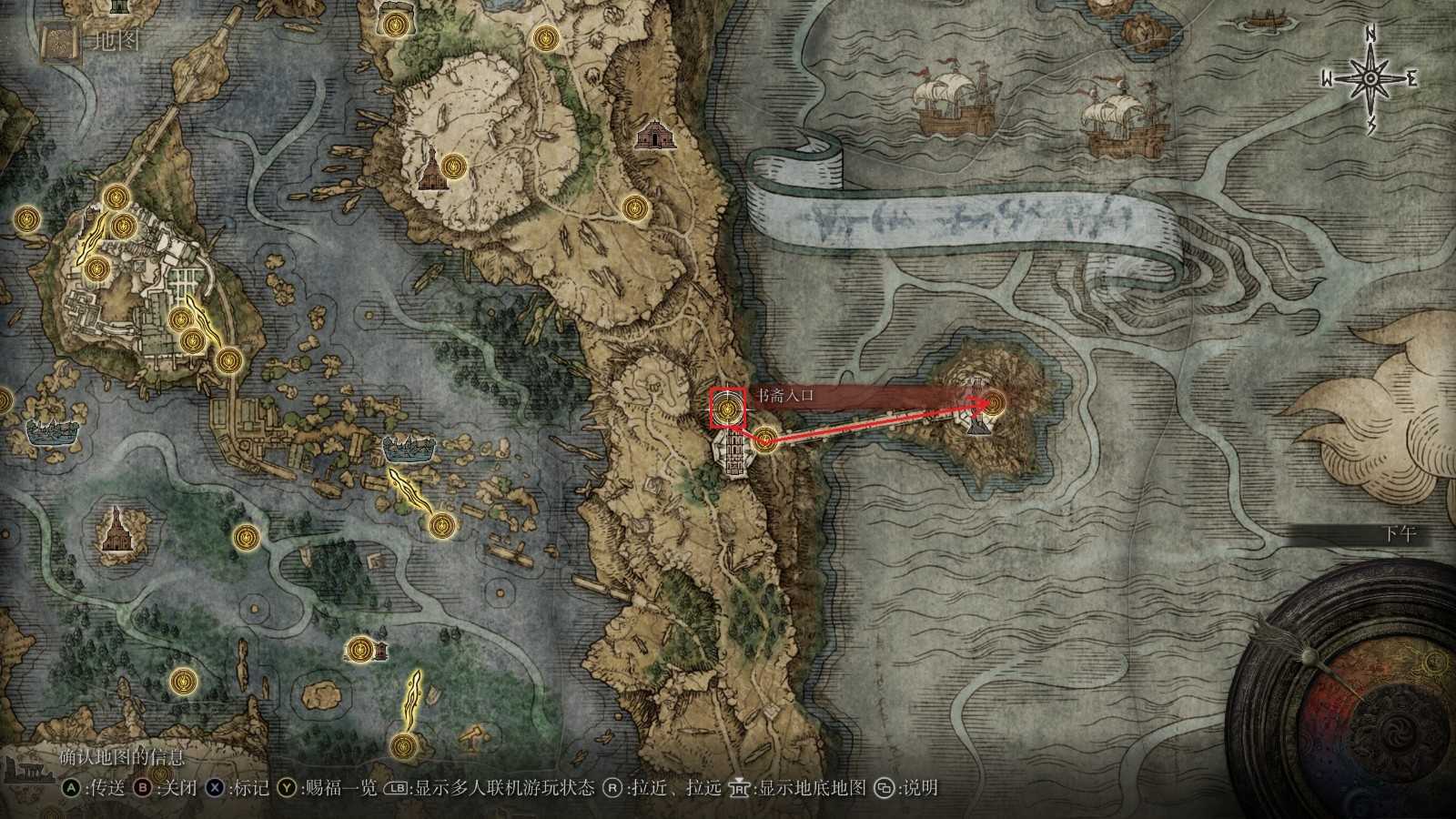
Task: Click the site of grace on the eastern island
Action: 996,400
